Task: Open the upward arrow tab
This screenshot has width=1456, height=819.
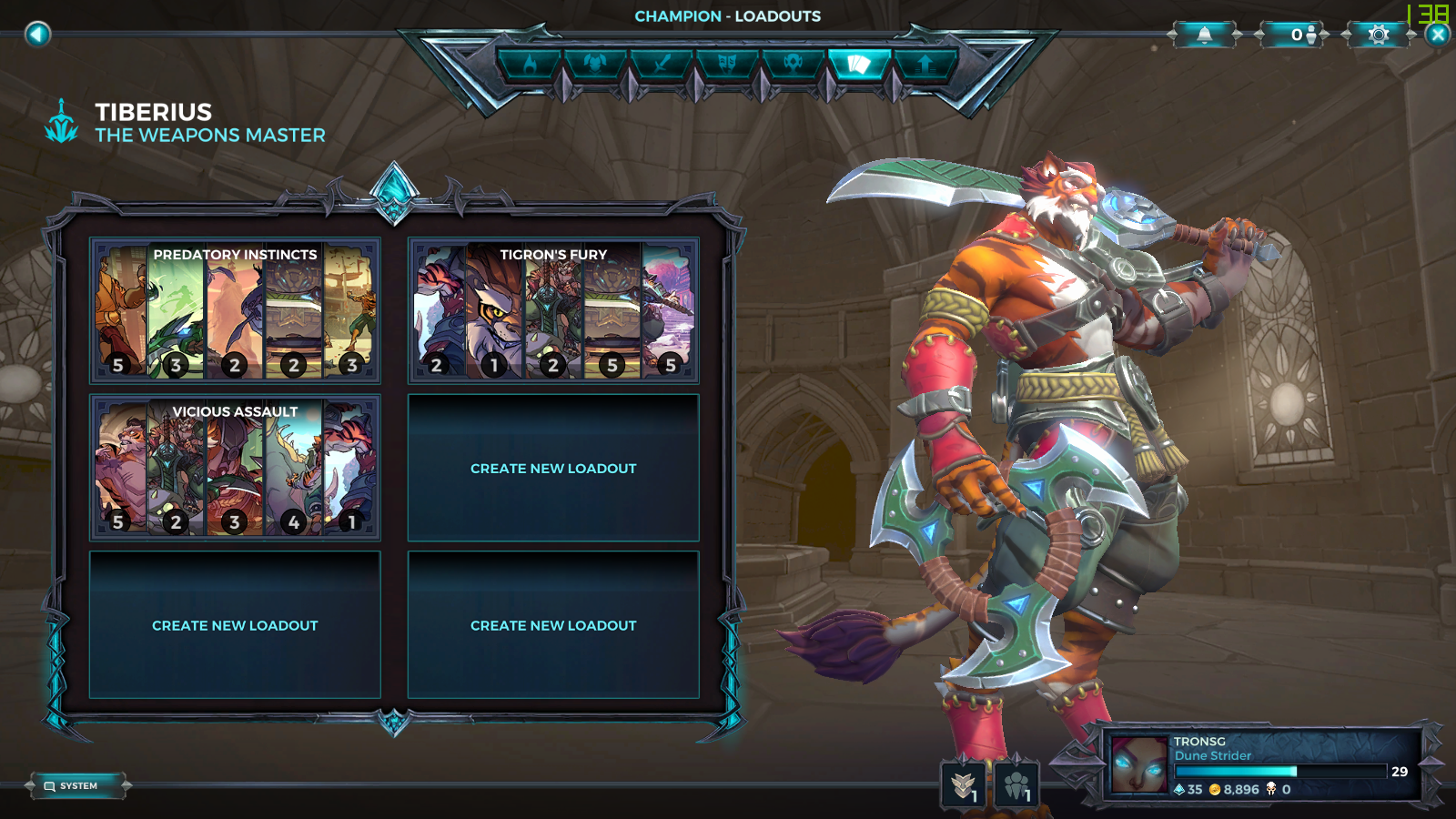Action: [925, 64]
